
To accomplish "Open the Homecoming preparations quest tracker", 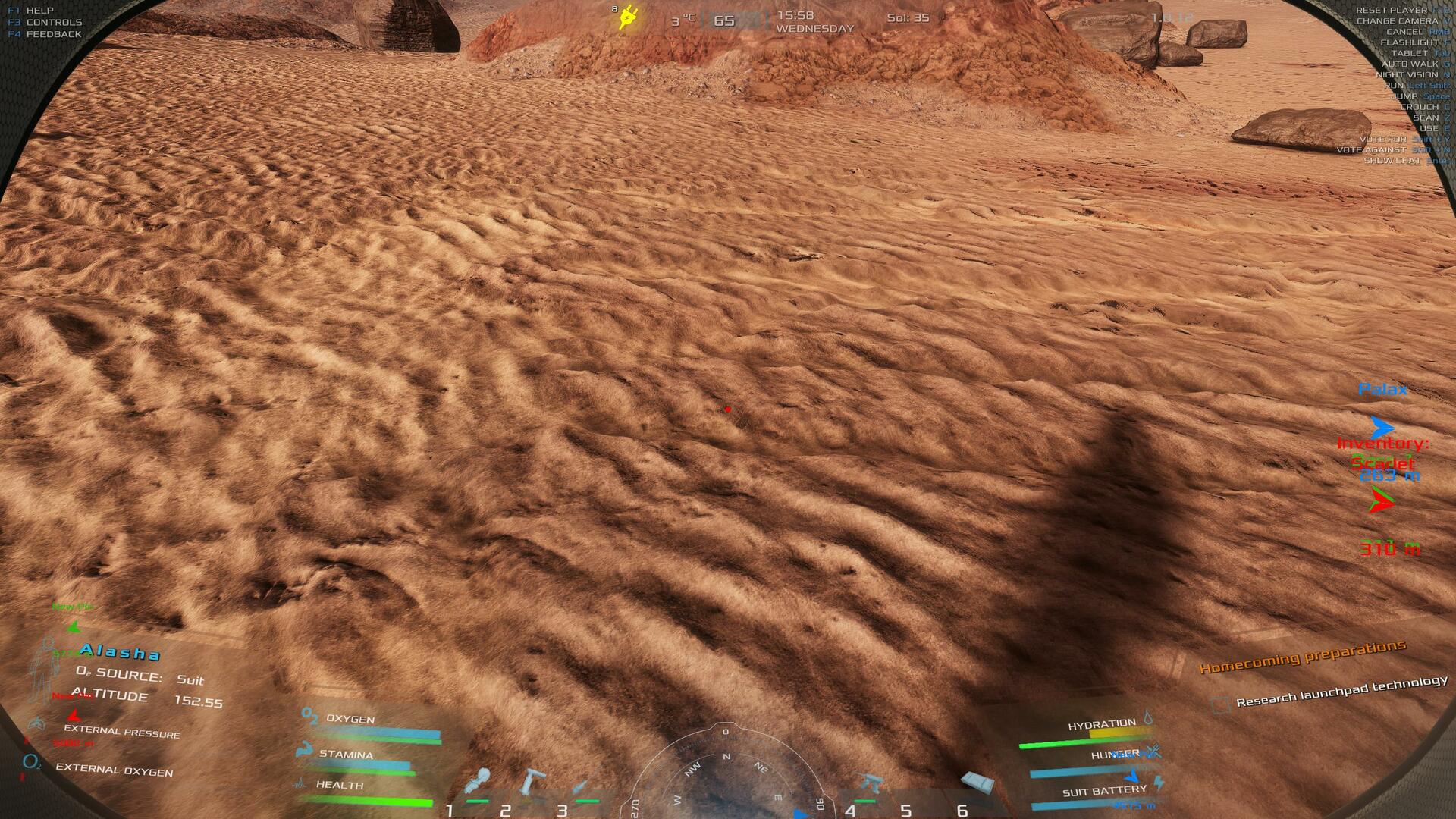I will (x=1302, y=657).
